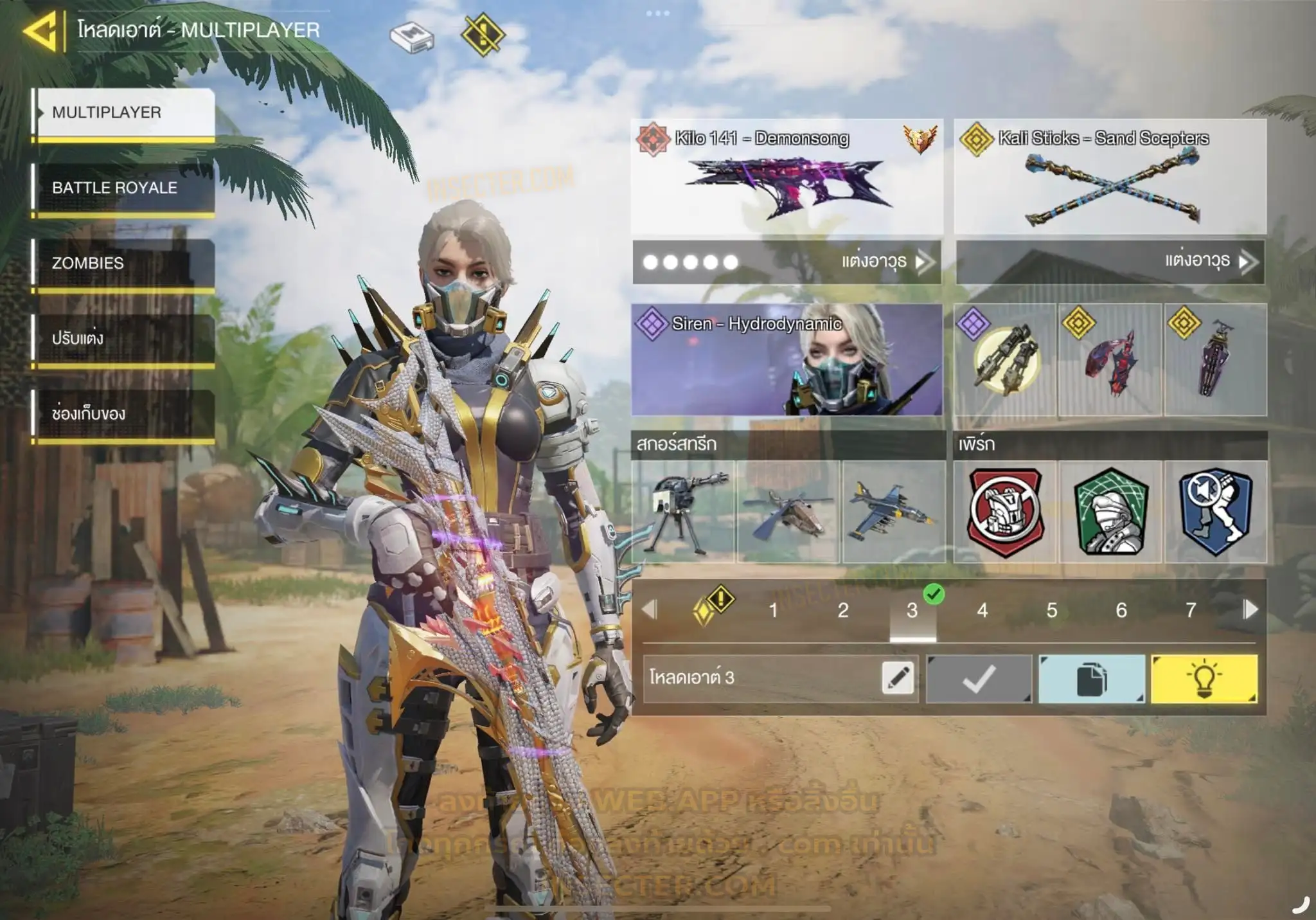Copy the loadout with the blue button
Viewport: 1316px width, 920px height.
[x=1092, y=679]
